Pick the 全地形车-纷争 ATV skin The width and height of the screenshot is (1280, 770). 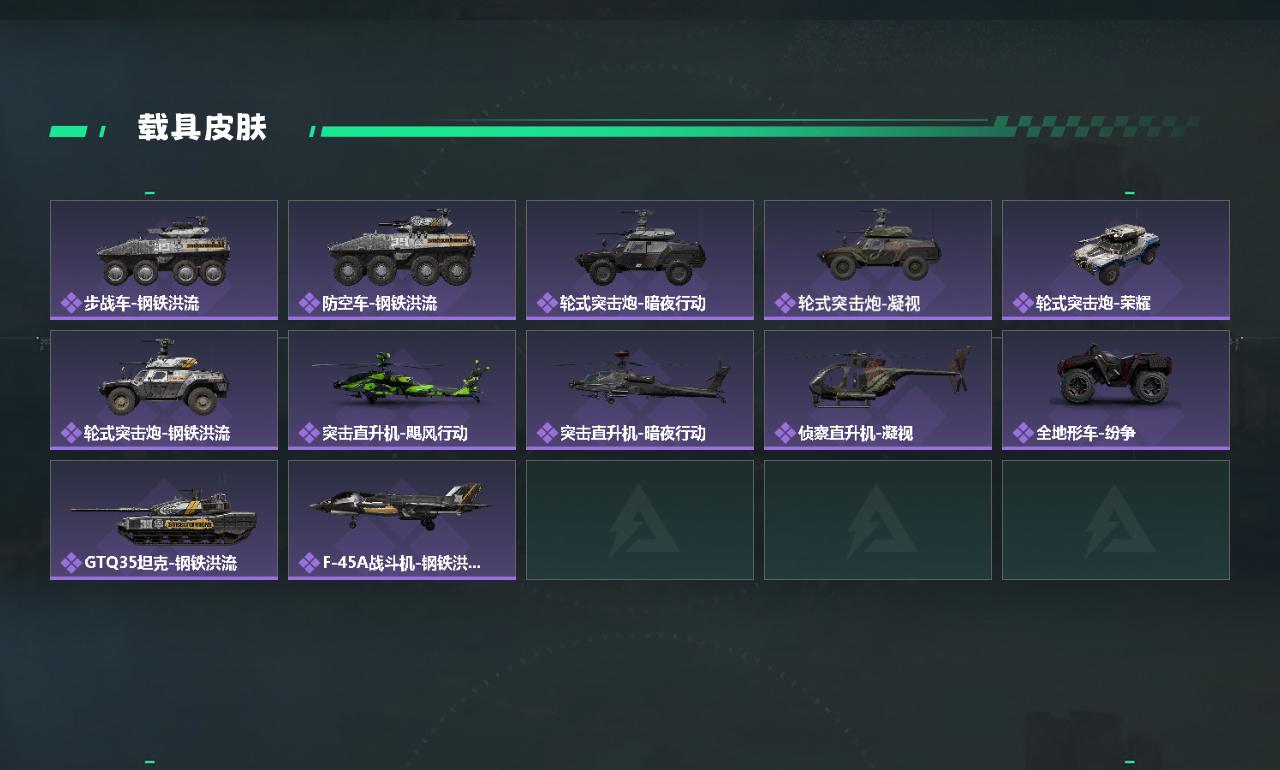(x=1116, y=389)
